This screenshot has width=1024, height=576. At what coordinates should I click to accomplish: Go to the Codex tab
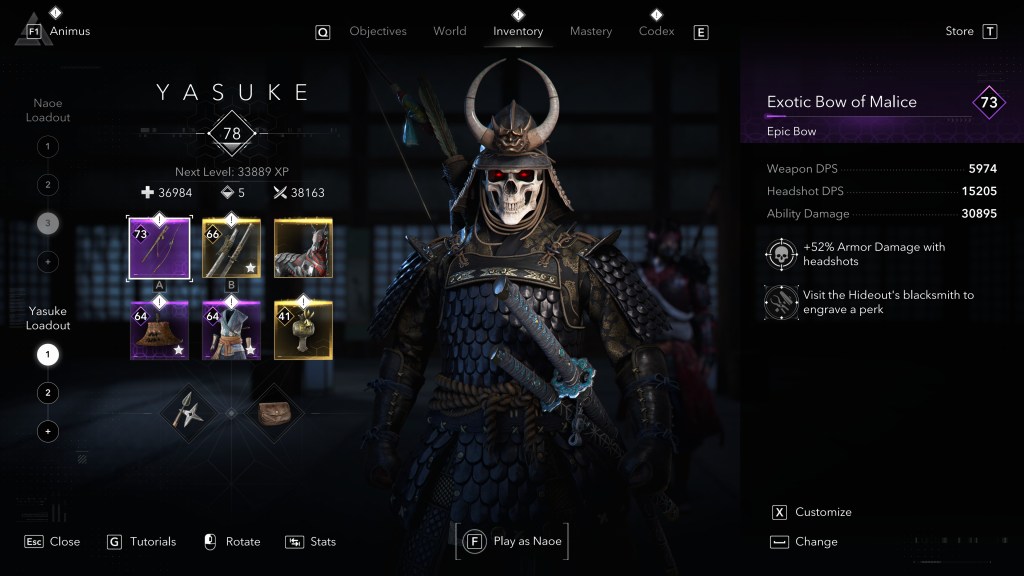(x=656, y=31)
